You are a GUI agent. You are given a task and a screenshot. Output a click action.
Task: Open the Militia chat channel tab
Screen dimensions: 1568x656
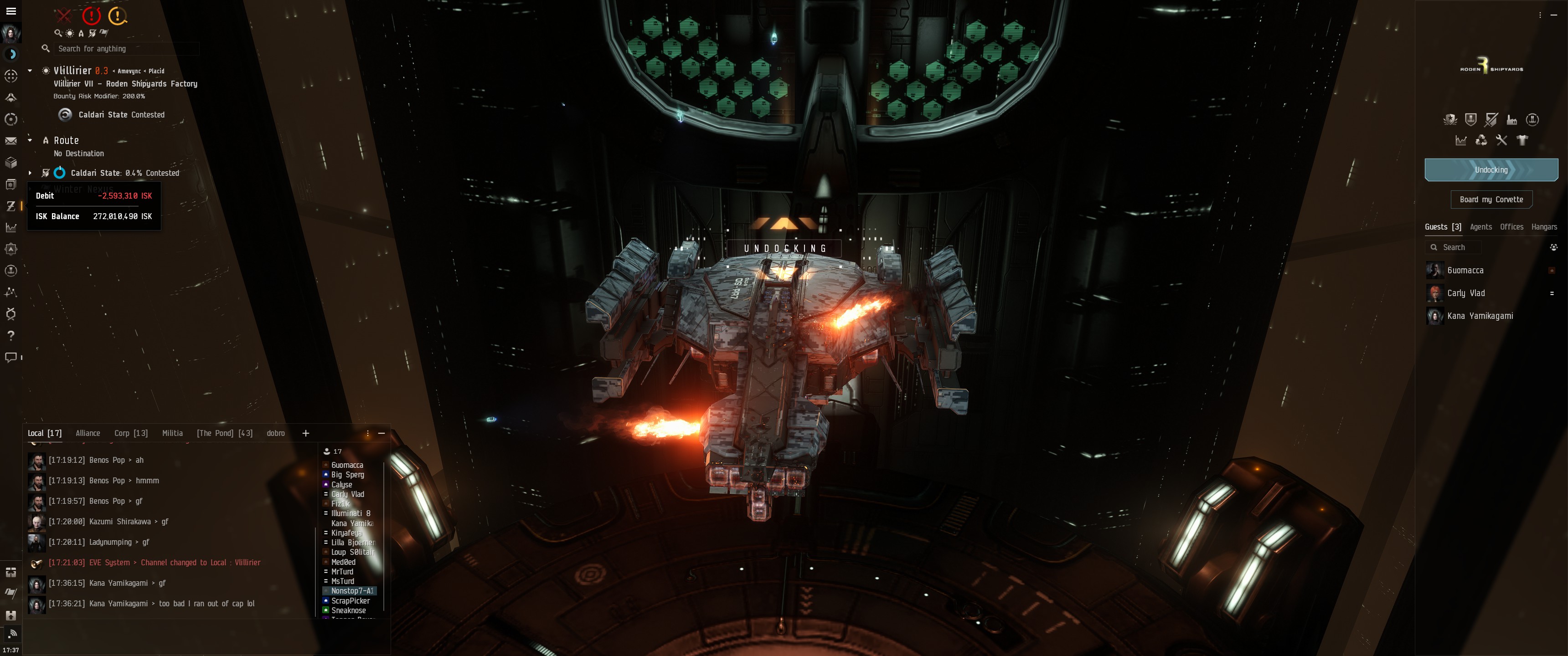(x=172, y=433)
